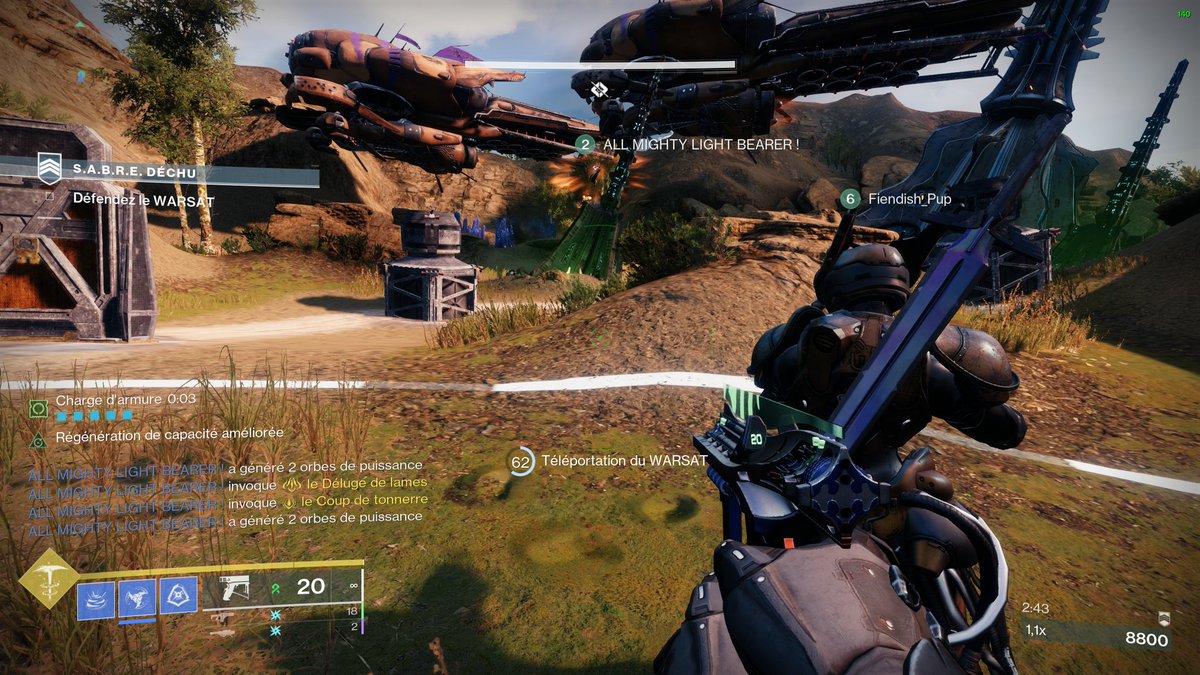Select the equipped sidearm weapon icon
Viewport: 1200px width, 675px height.
(x=235, y=588)
